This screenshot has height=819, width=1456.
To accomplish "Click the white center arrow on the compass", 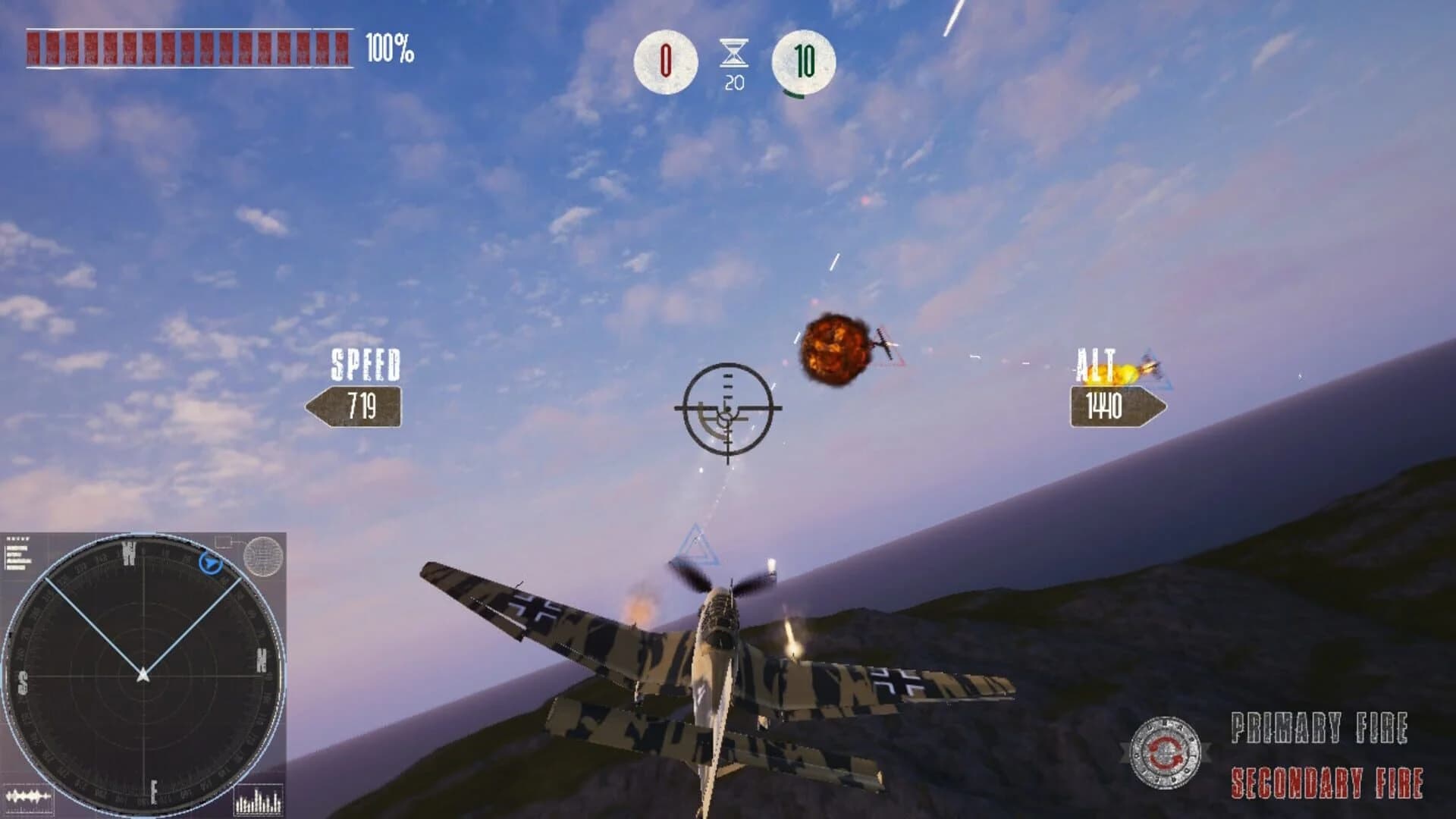I will 143,675.
